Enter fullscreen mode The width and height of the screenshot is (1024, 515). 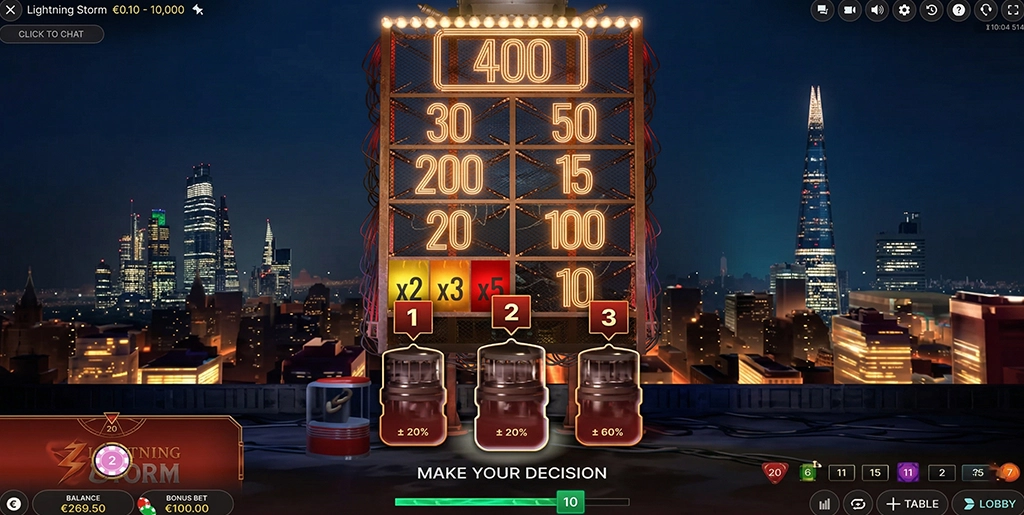click(1011, 10)
